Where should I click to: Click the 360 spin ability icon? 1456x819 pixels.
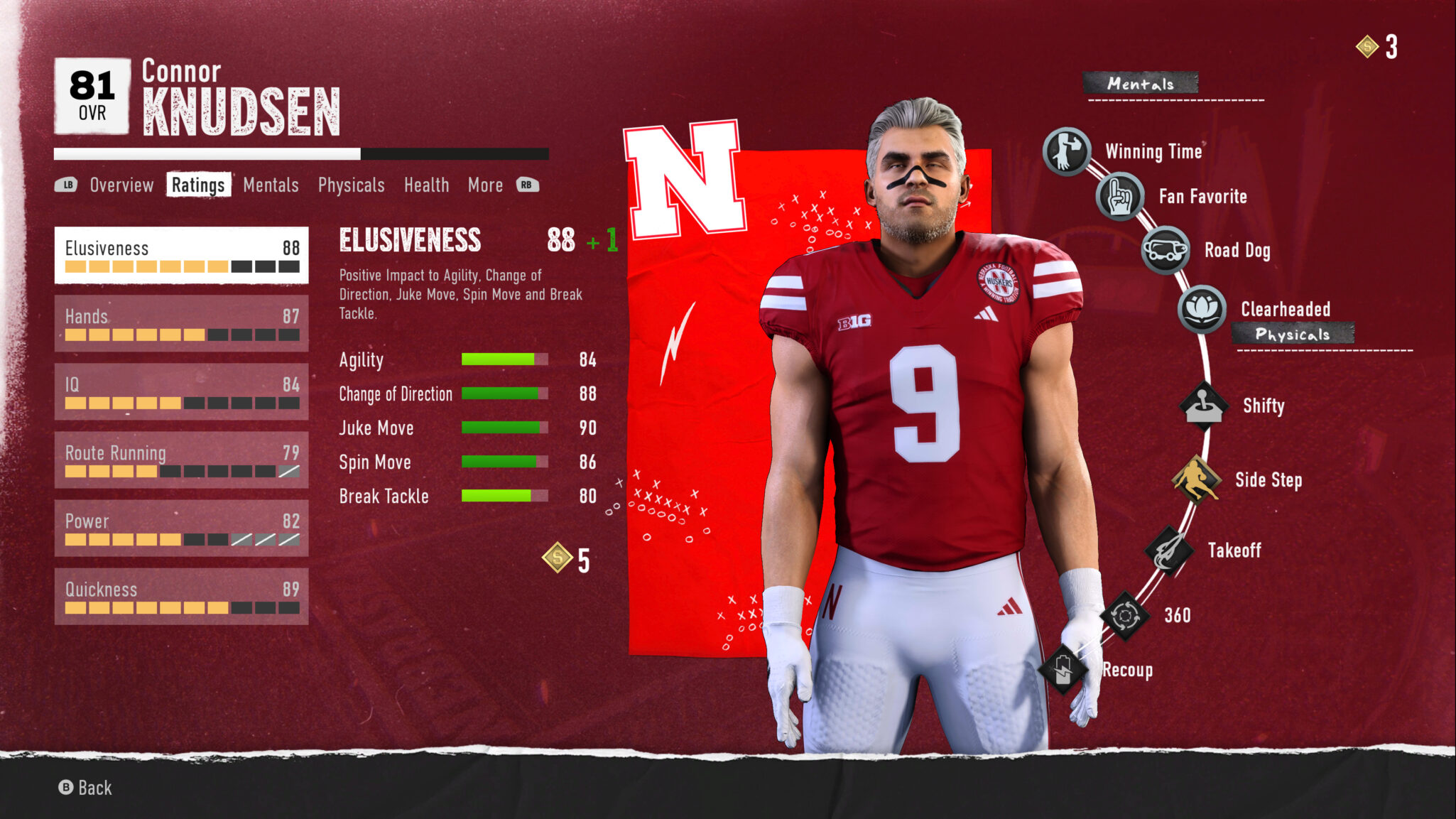click(x=1128, y=615)
